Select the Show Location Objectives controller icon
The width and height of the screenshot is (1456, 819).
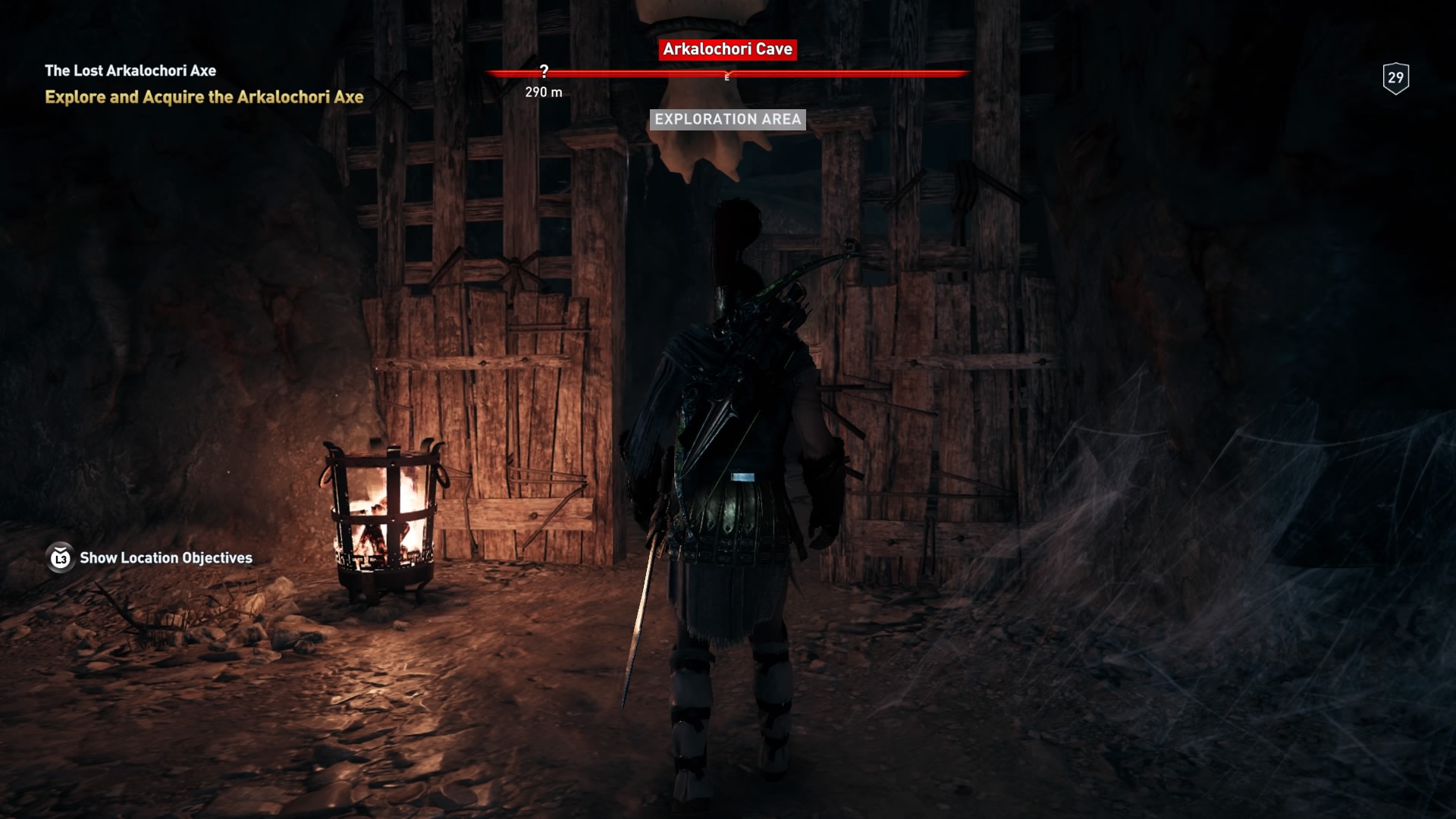[x=59, y=557]
